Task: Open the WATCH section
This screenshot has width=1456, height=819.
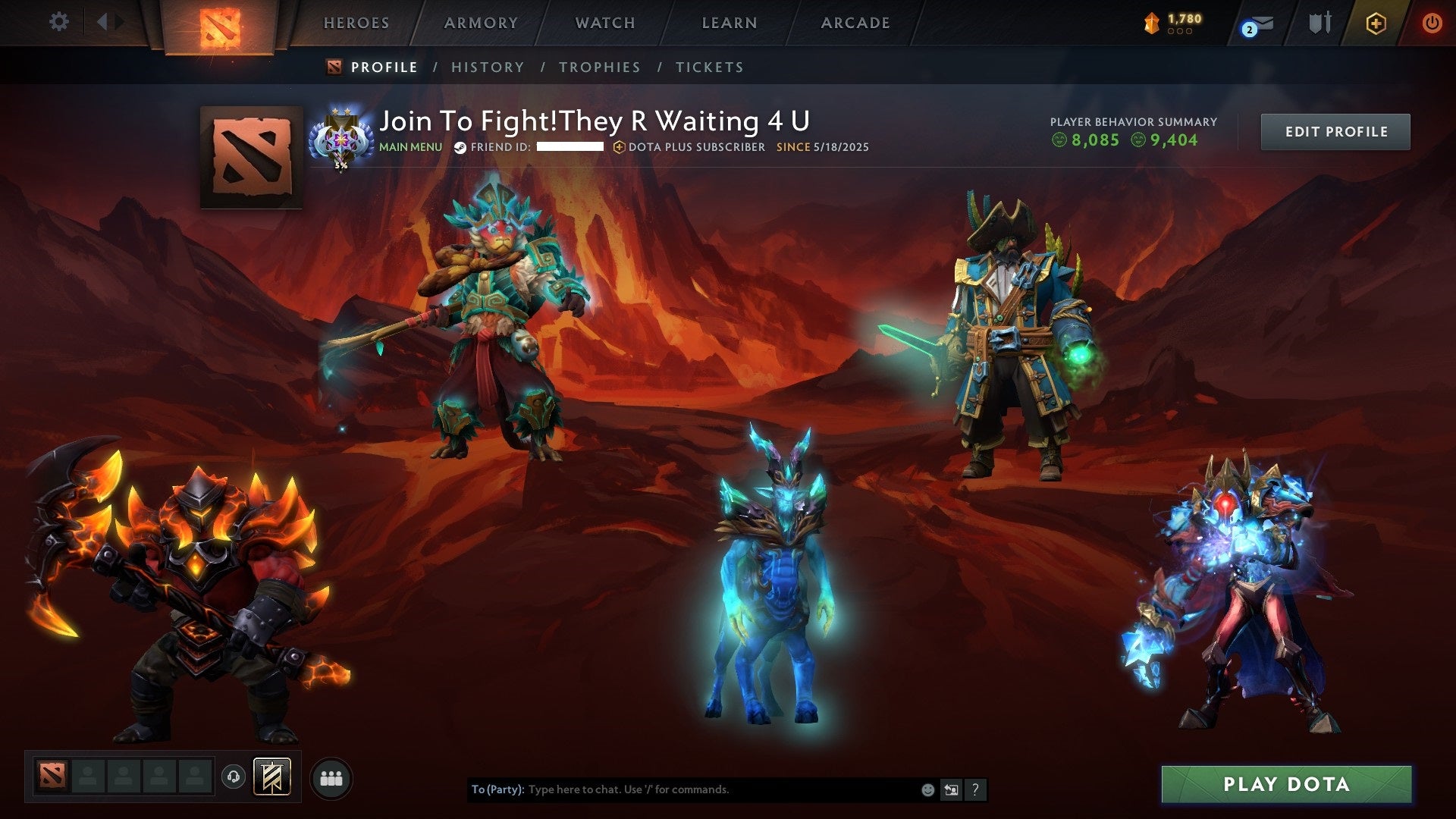Action: [604, 23]
